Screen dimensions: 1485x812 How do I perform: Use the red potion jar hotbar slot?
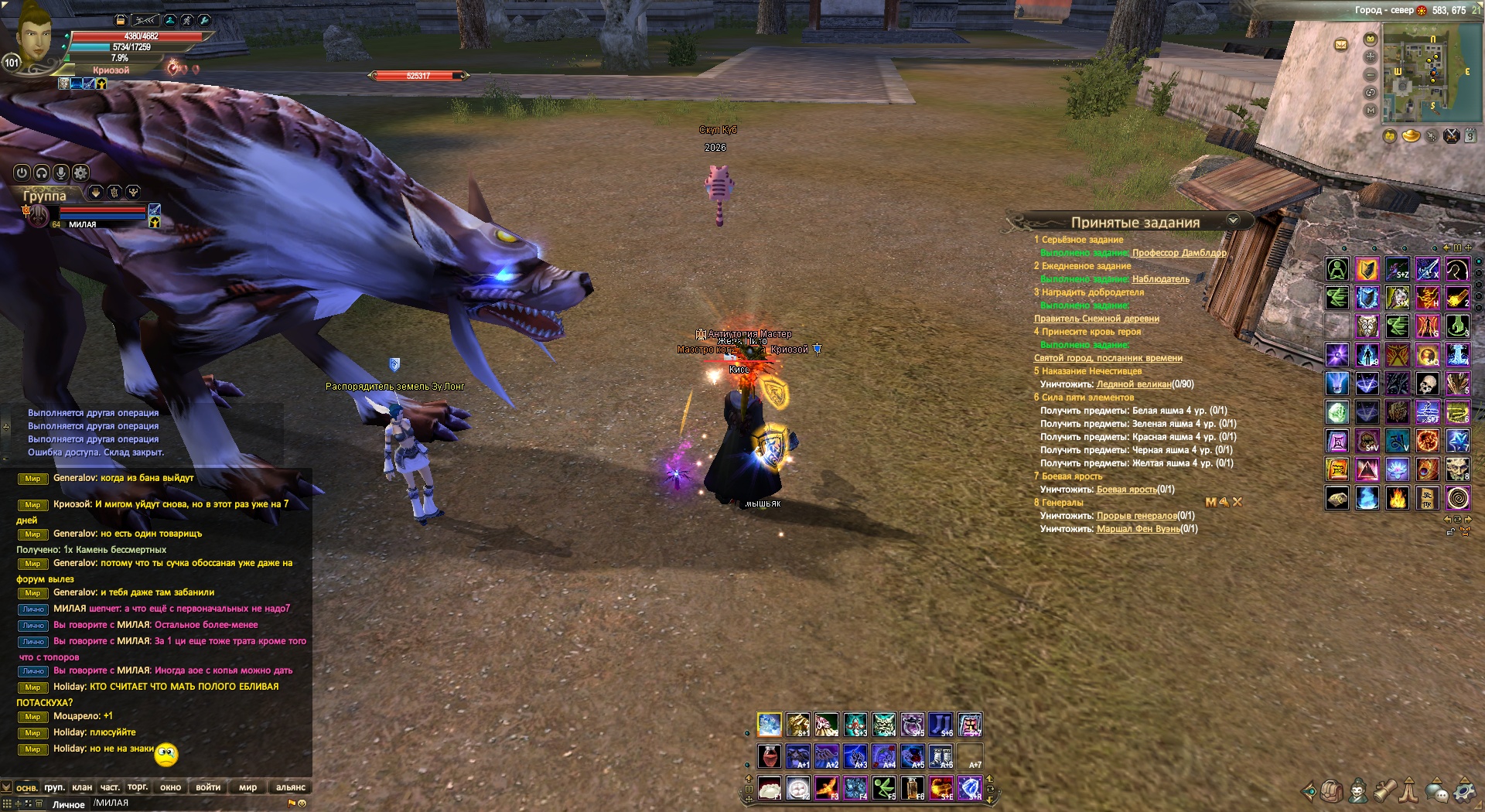point(769,756)
